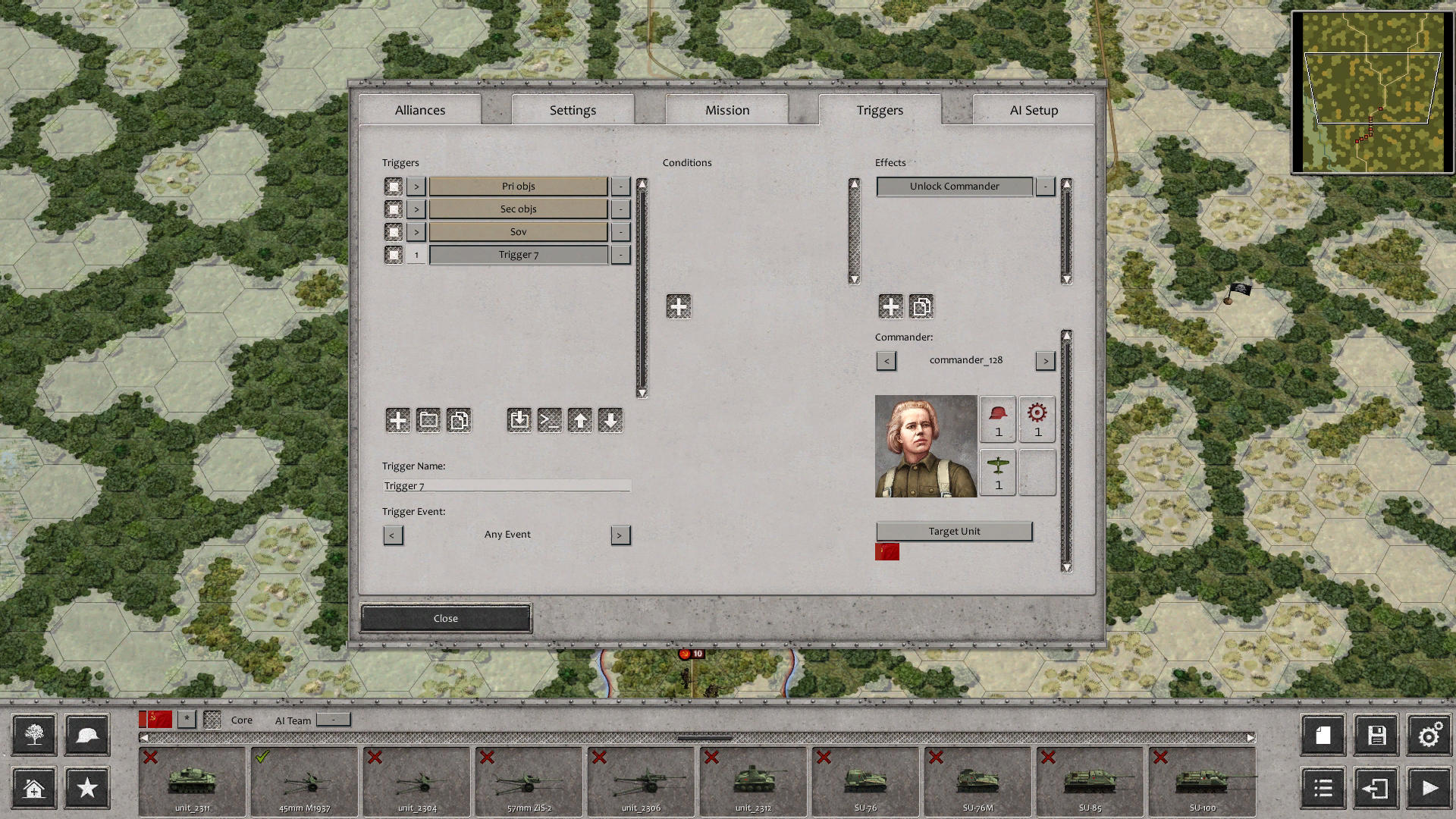This screenshot has height=819, width=1456.
Task: Open the scenario settings gear icon bottom right
Action: pos(1429,735)
